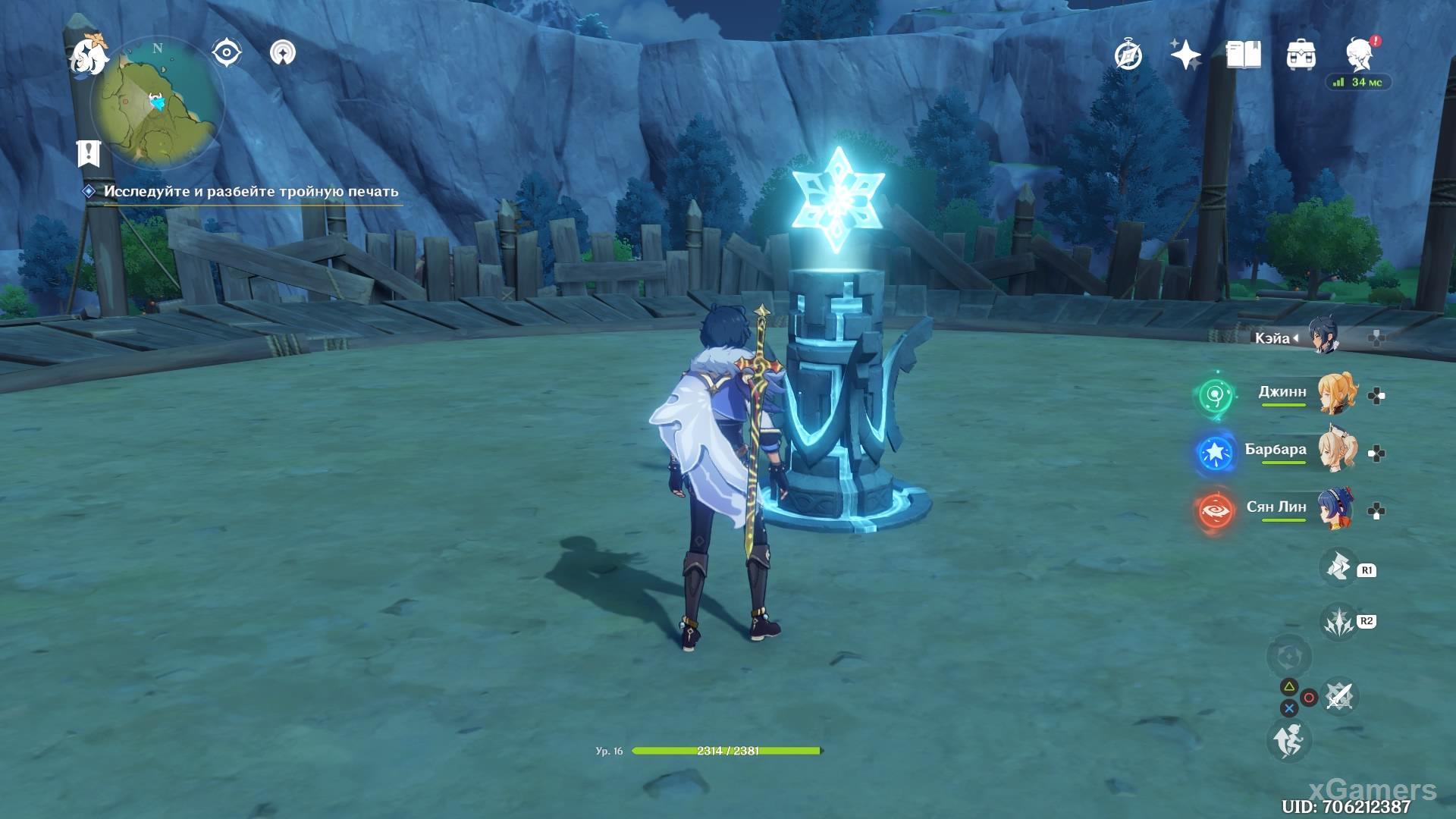
Task: Switch to party member Джинн
Action: pyautogui.click(x=1335, y=393)
